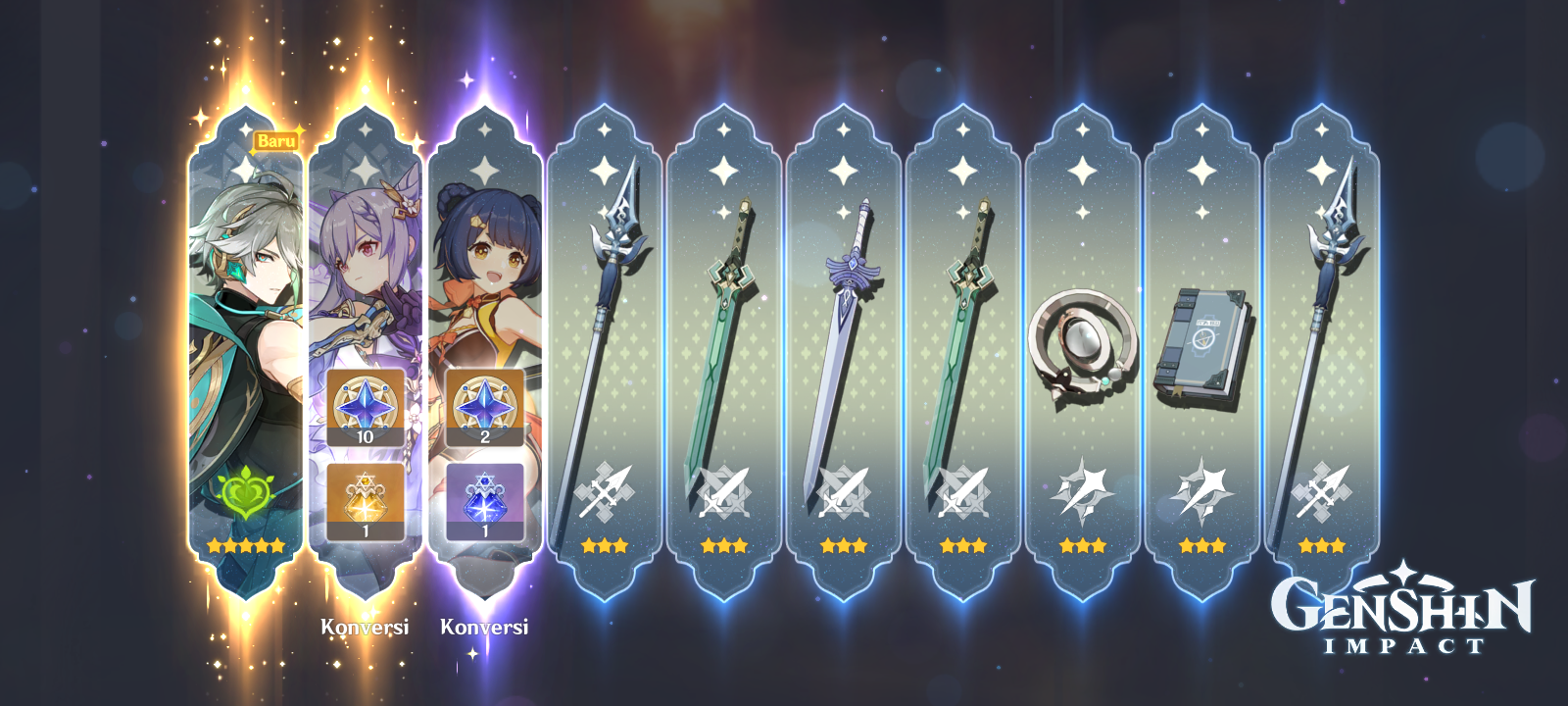Image resolution: width=1568 pixels, height=706 pixels.
Task: Click the blue Stardust icon under Xiangling
Action: click(x=485, y=500)
